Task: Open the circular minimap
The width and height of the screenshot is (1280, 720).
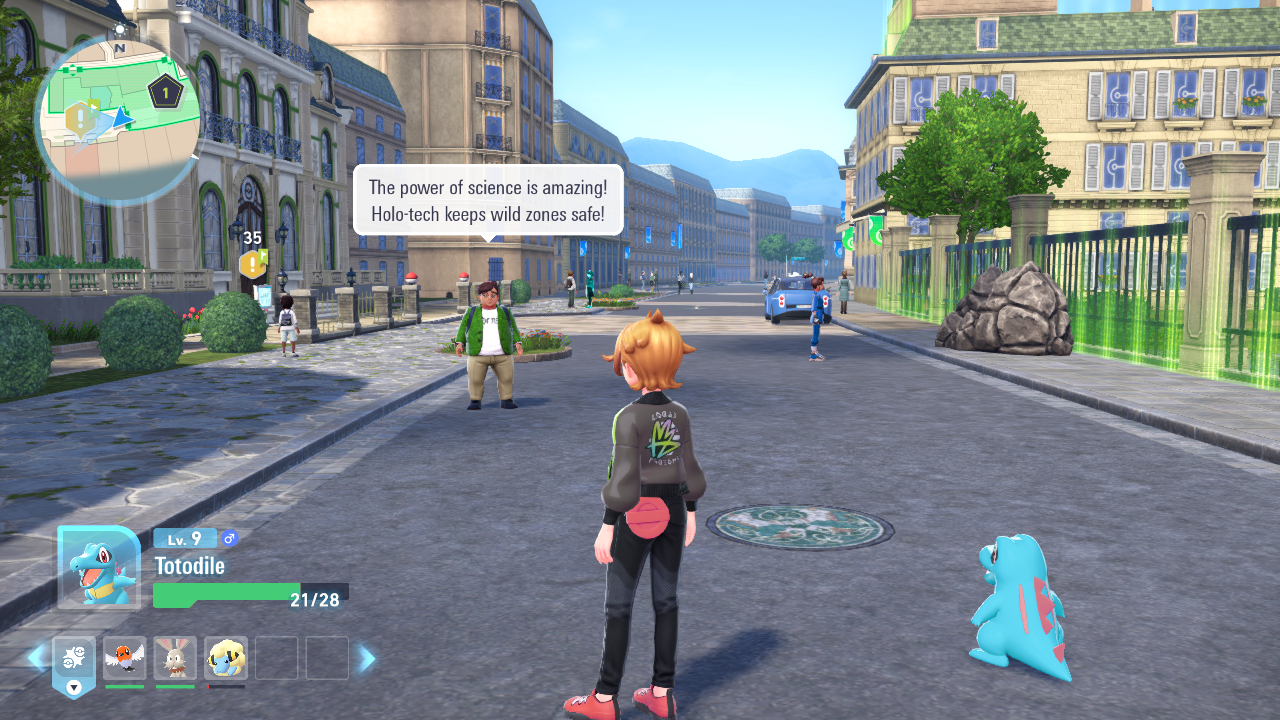Action: pos(118,120)
